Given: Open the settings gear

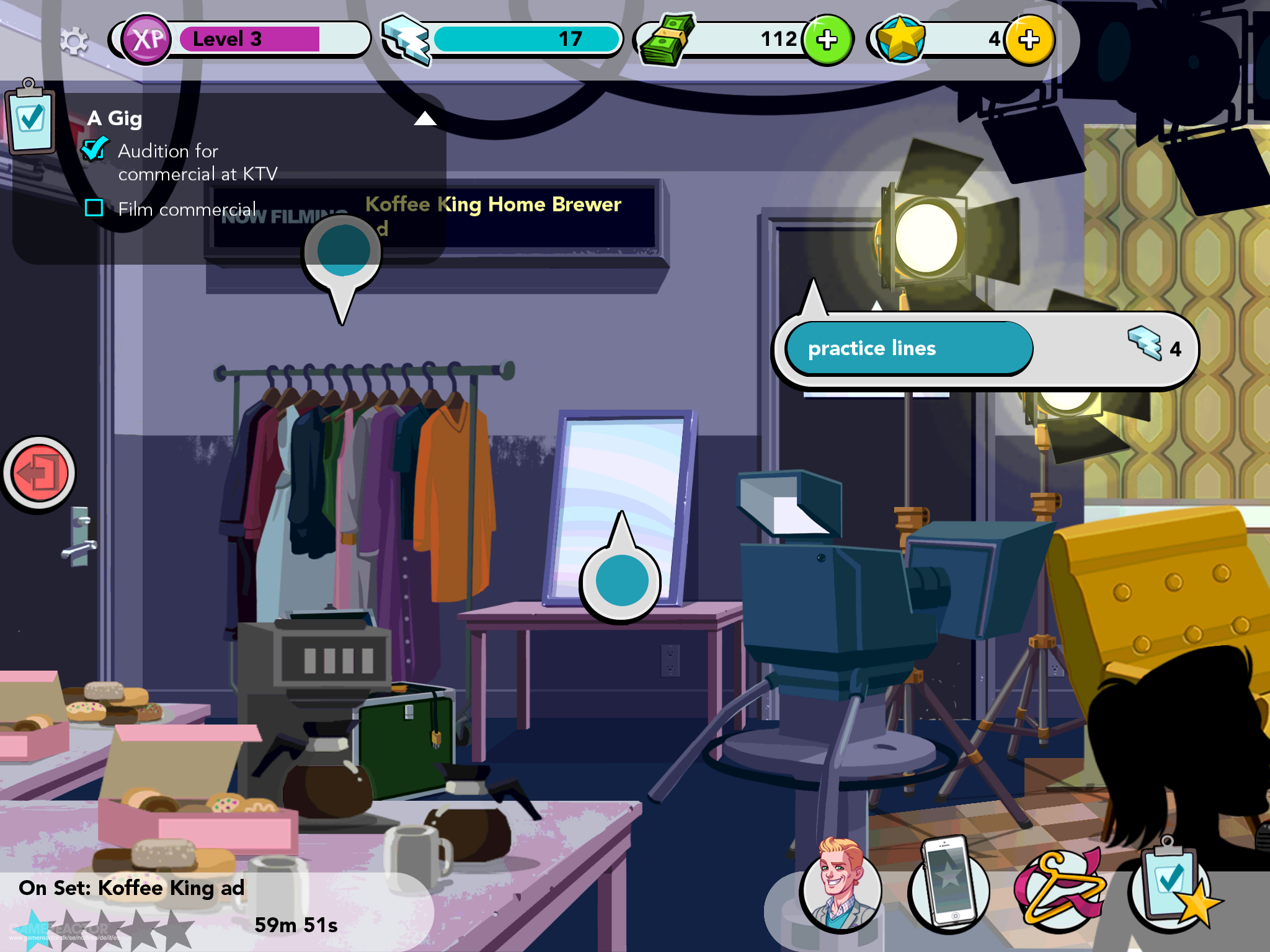Looking at the screenshot, I should tap(74, 42).
